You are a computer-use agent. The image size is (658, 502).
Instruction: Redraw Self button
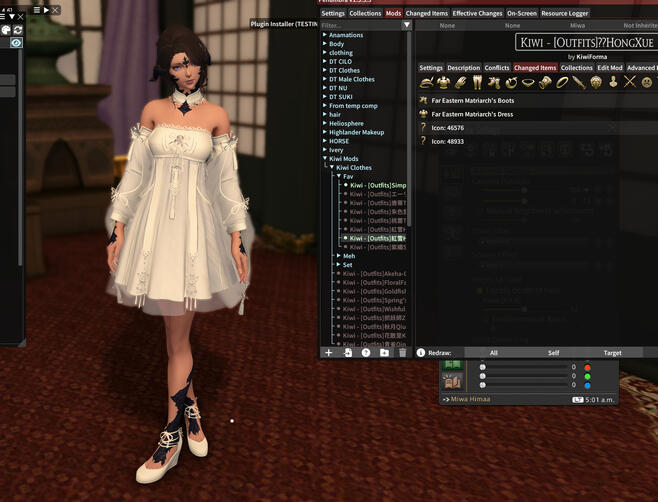[553, 353]
